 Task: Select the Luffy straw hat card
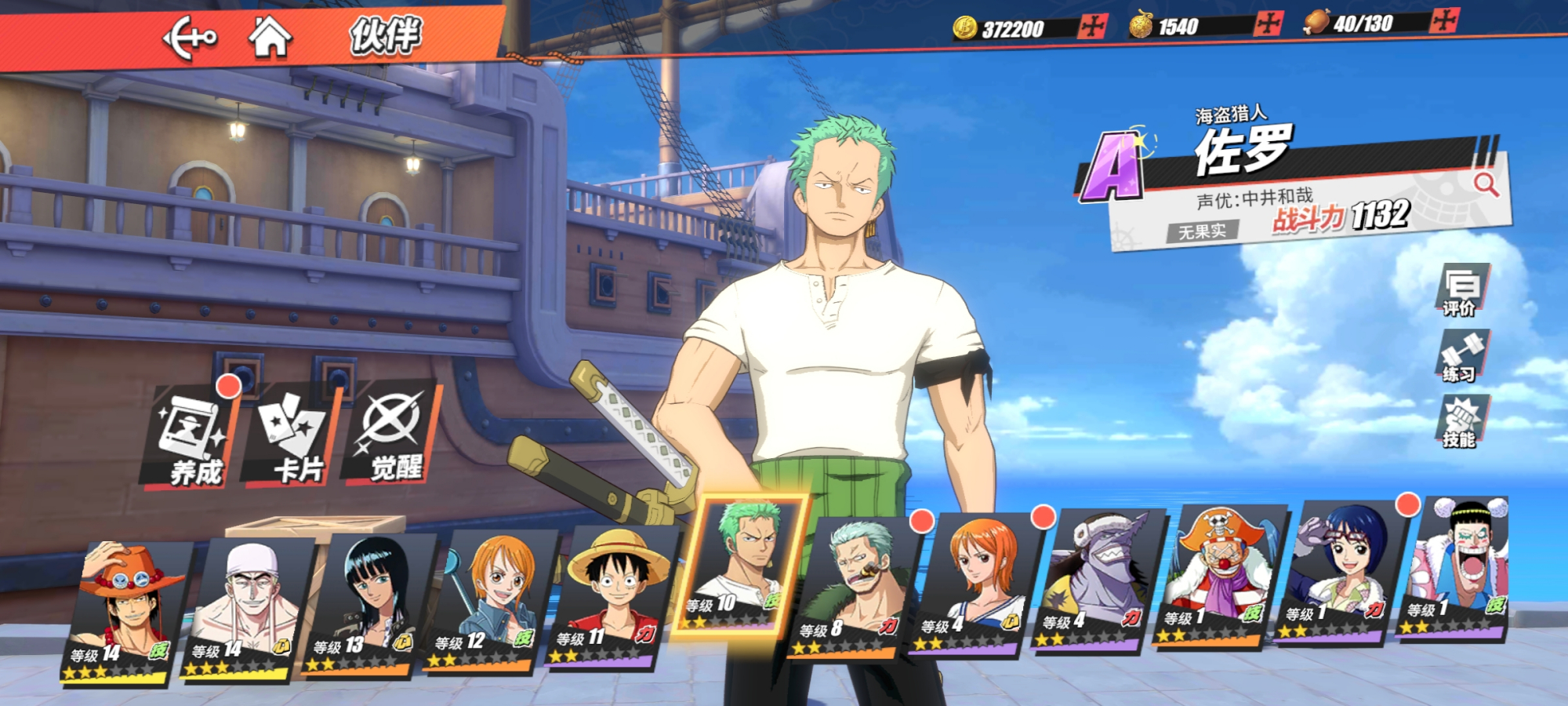click(x=613, y=598)
